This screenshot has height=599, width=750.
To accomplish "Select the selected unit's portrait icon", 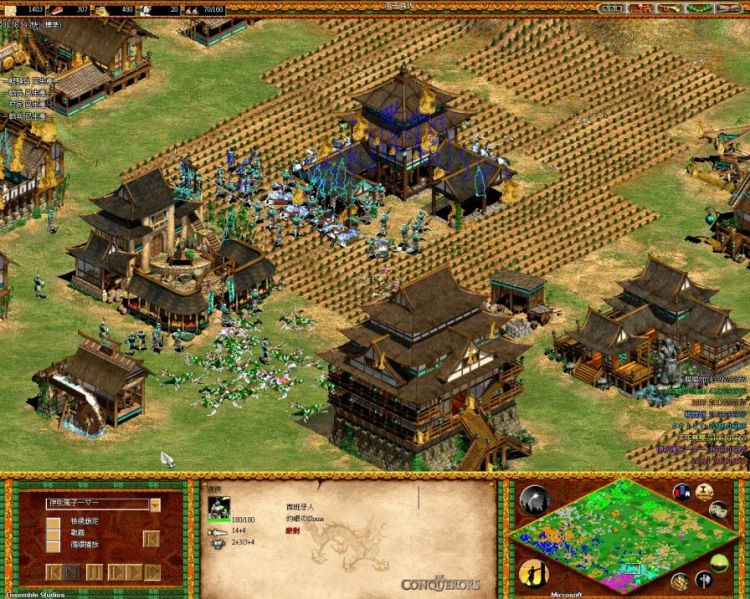I will (x=219, y=508).
